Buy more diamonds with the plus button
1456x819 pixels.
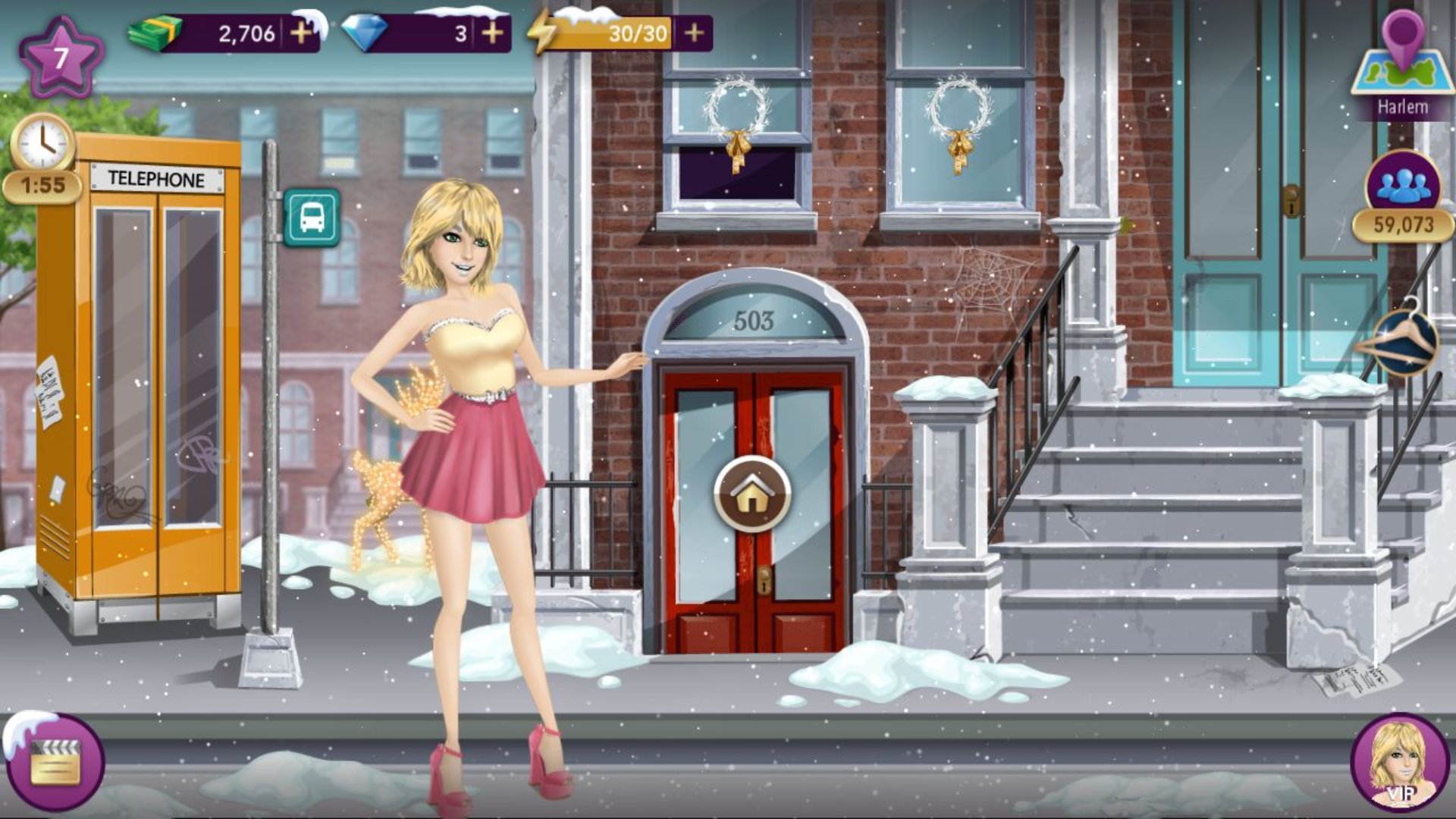(493, 33)
